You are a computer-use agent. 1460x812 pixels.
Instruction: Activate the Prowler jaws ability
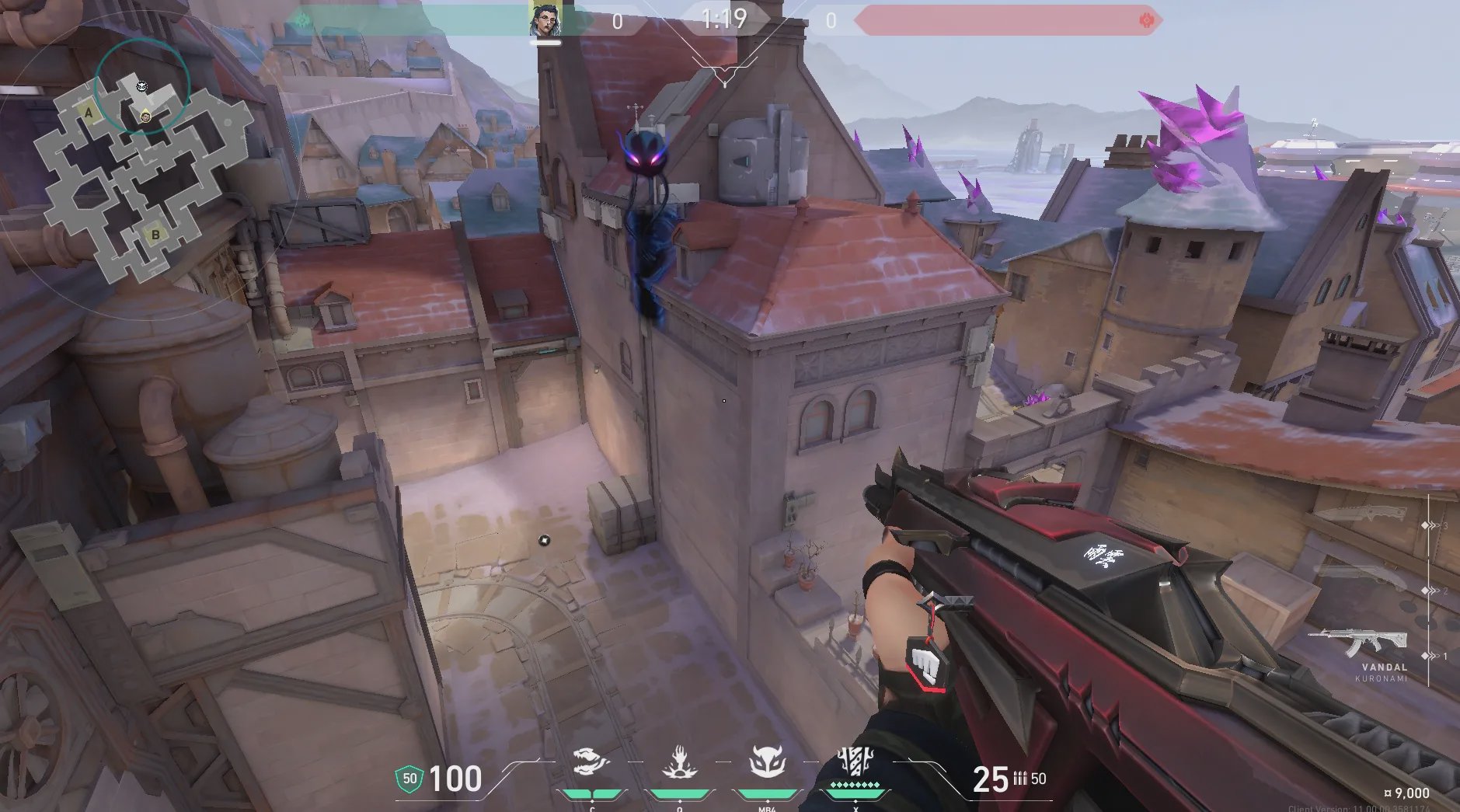pos(591,763)
